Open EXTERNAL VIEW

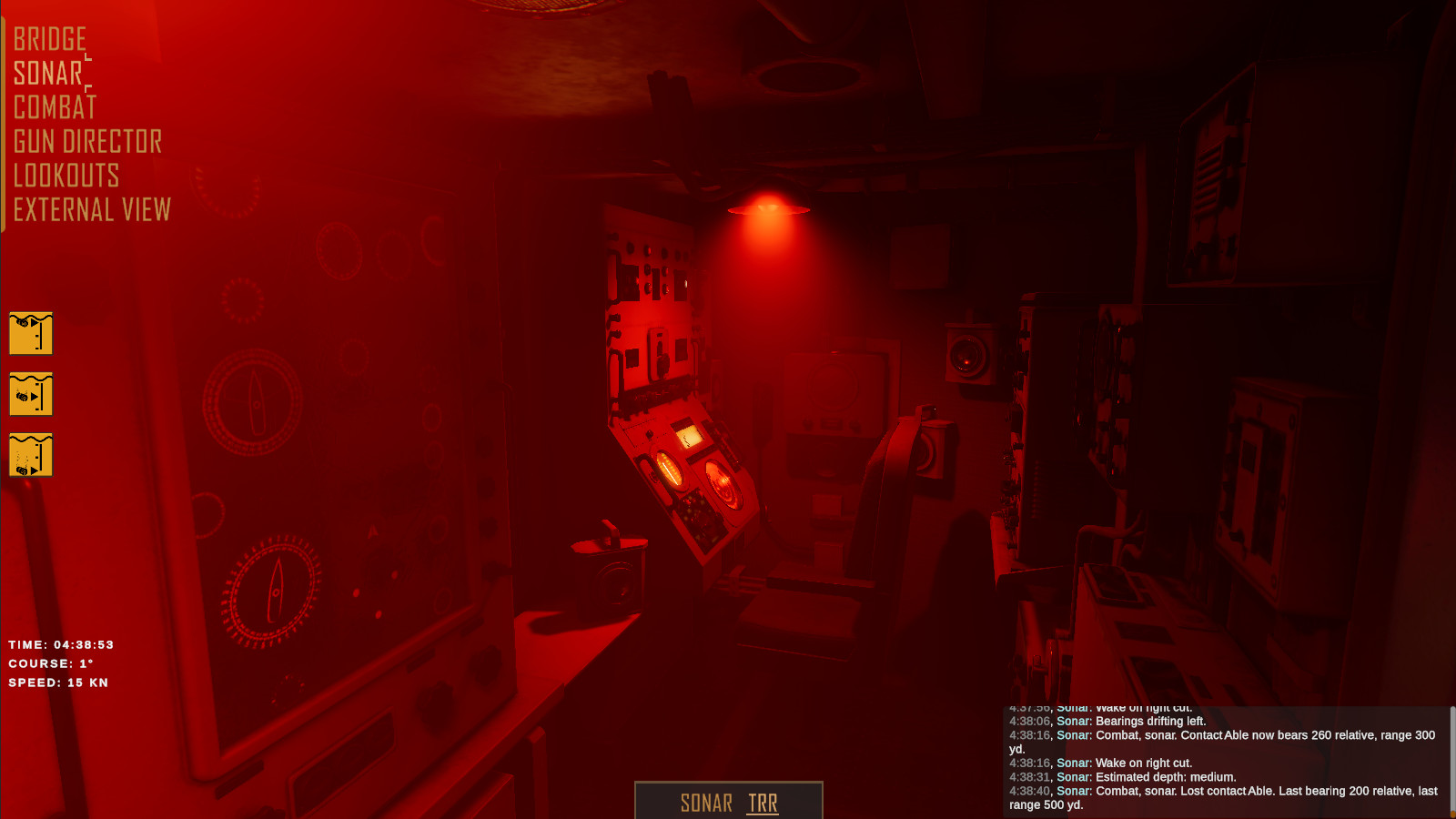pos(91,210)
